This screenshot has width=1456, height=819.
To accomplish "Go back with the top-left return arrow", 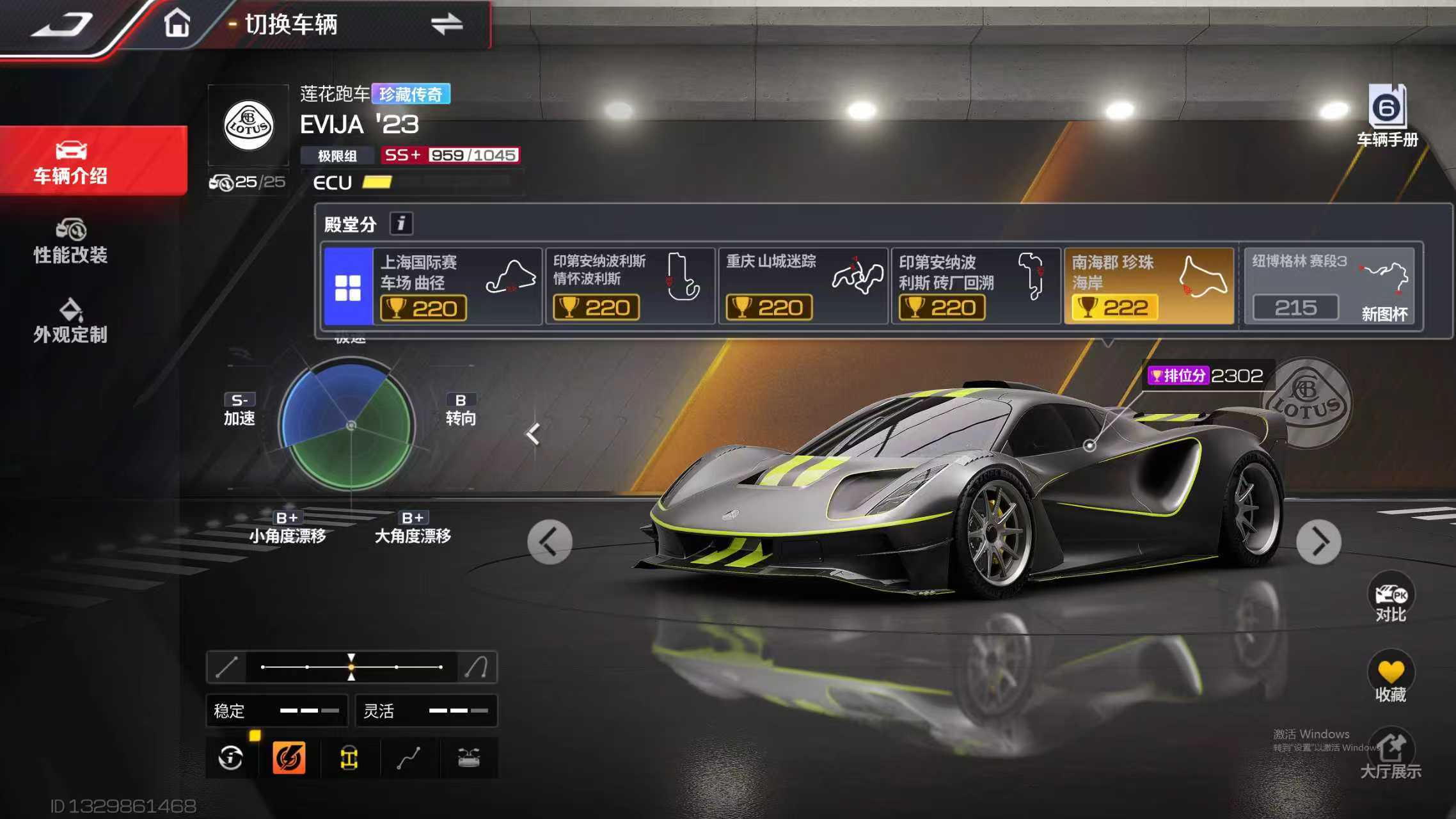I will [62, 25].
